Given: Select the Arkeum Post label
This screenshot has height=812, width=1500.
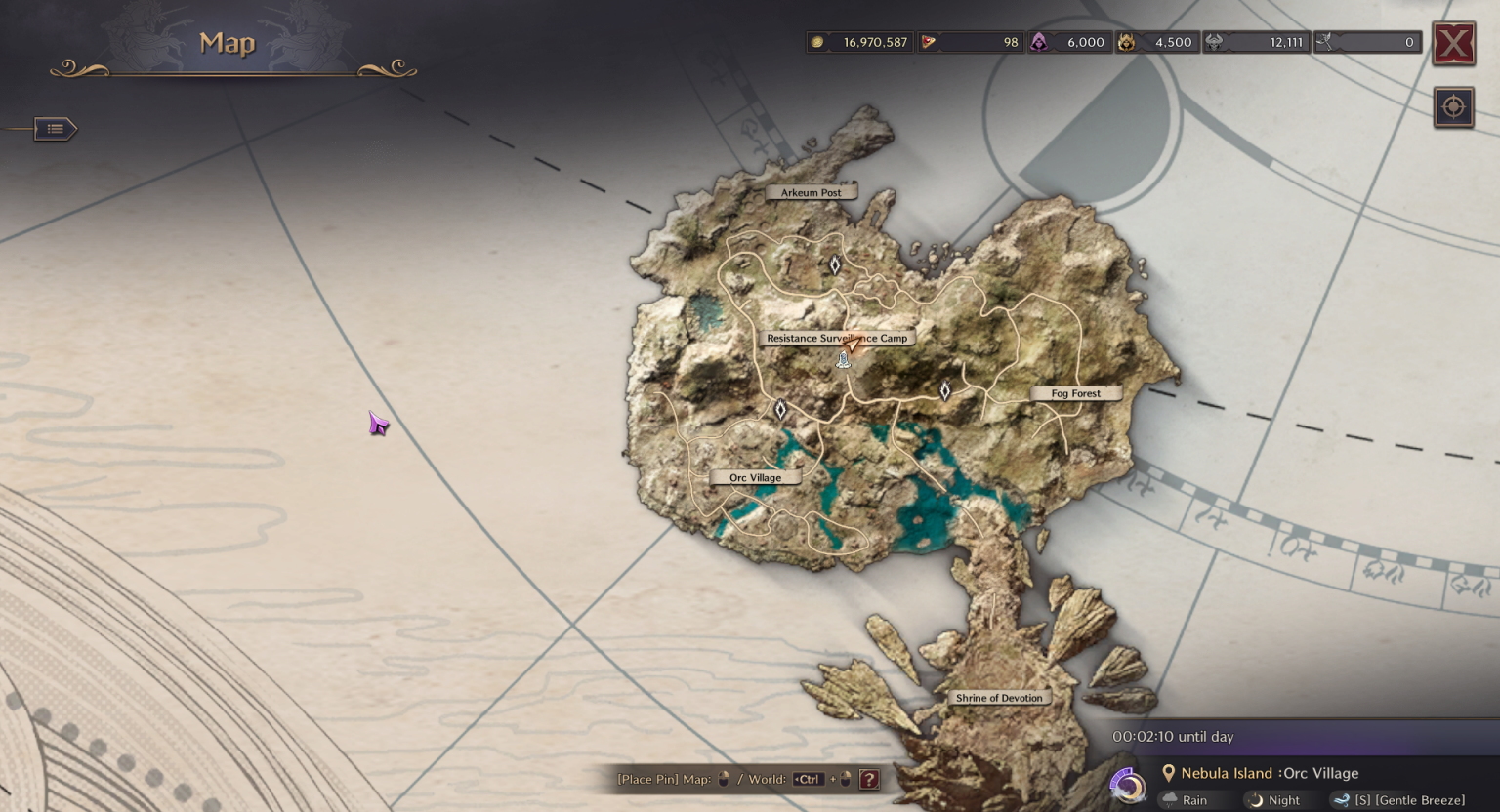Looking at the screenshot, I should 811,192.
